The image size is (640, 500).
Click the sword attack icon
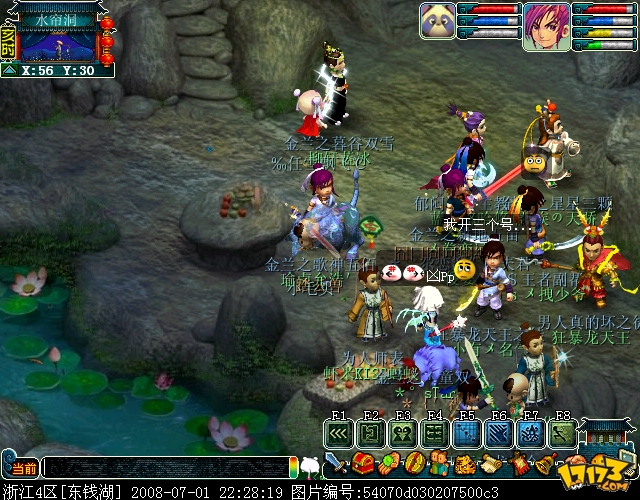tap(337, 465)
